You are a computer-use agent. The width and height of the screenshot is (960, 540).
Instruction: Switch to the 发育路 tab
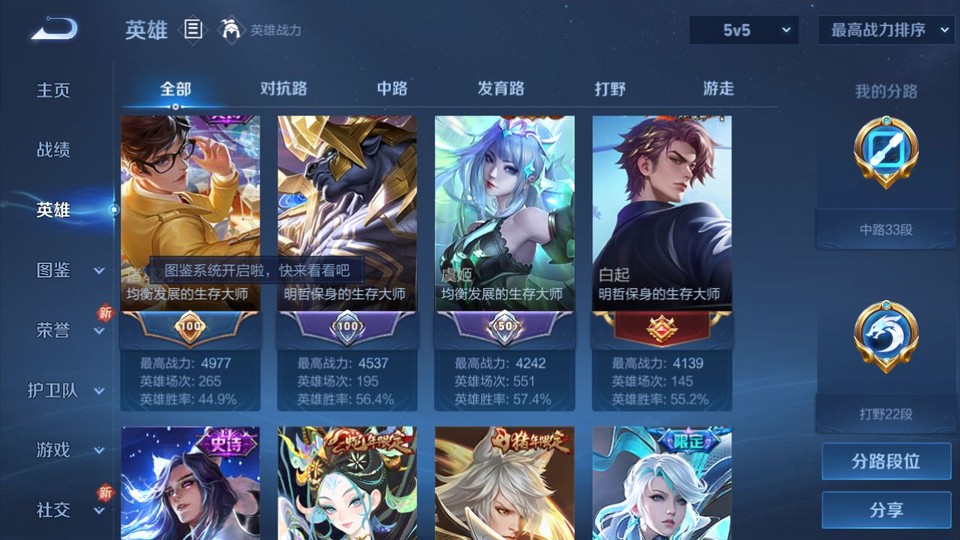[501, 89]
